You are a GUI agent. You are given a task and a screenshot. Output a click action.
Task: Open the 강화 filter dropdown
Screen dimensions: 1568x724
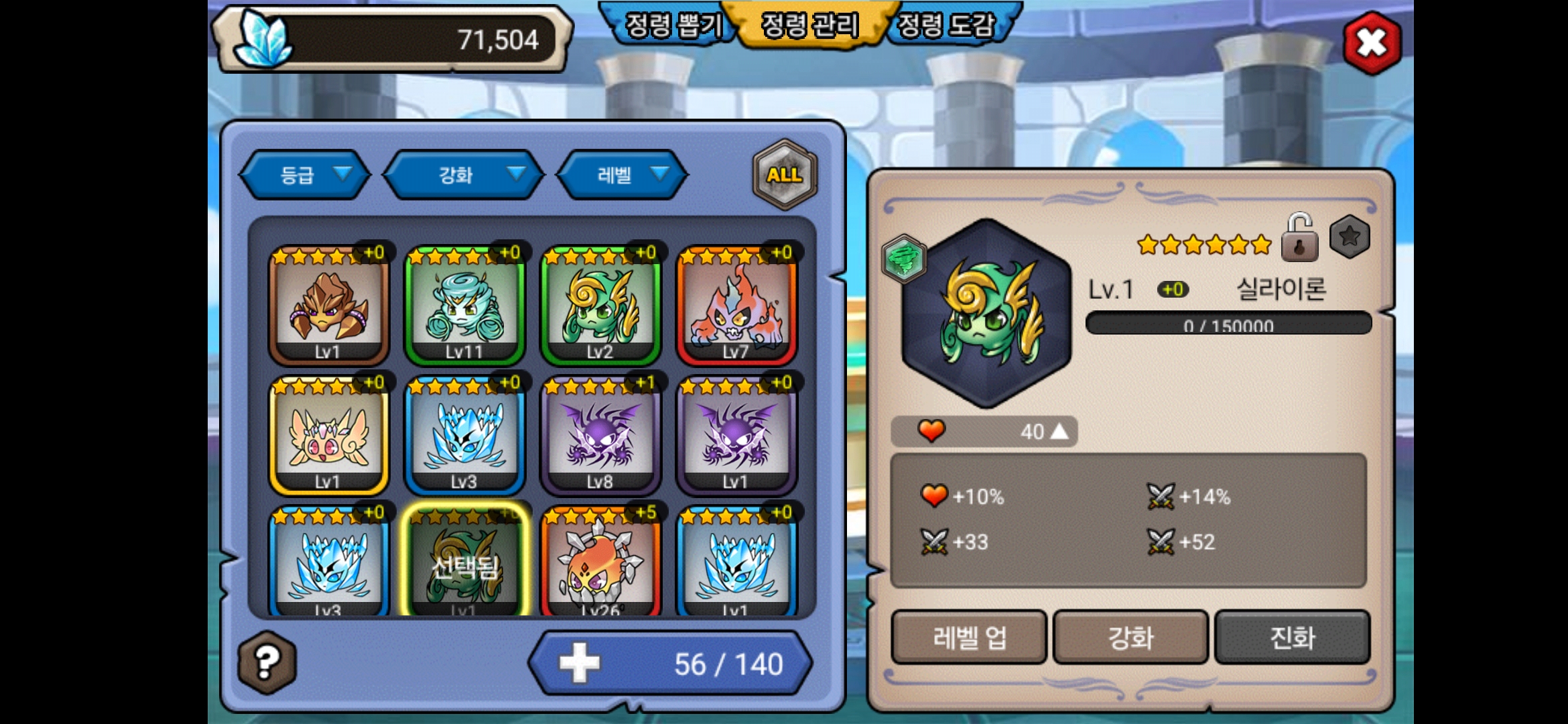point(464,175)
